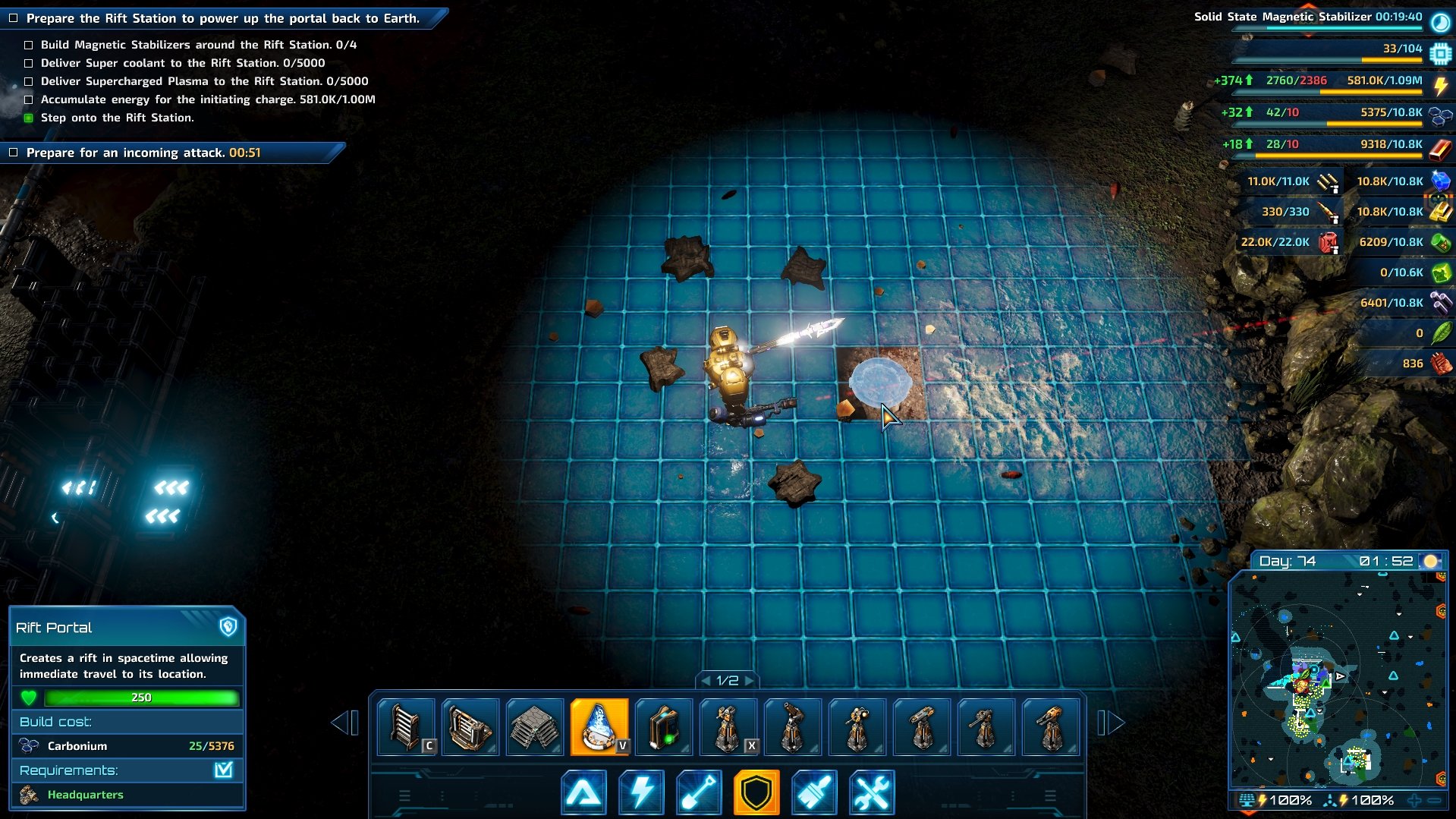Switch to the paintbrush decoration category

[814, 792]
